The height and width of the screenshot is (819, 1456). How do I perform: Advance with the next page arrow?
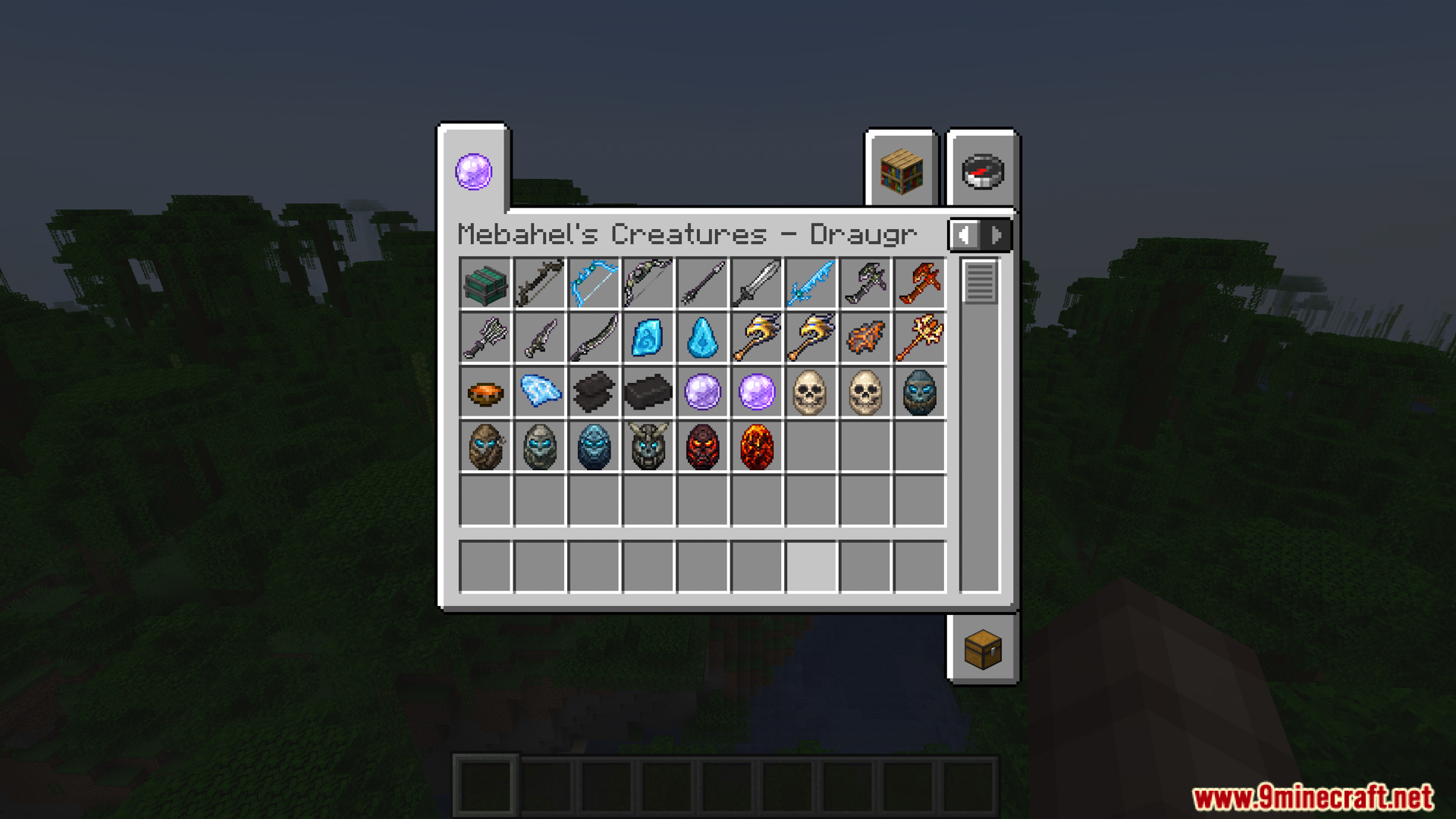pos(995,235)
